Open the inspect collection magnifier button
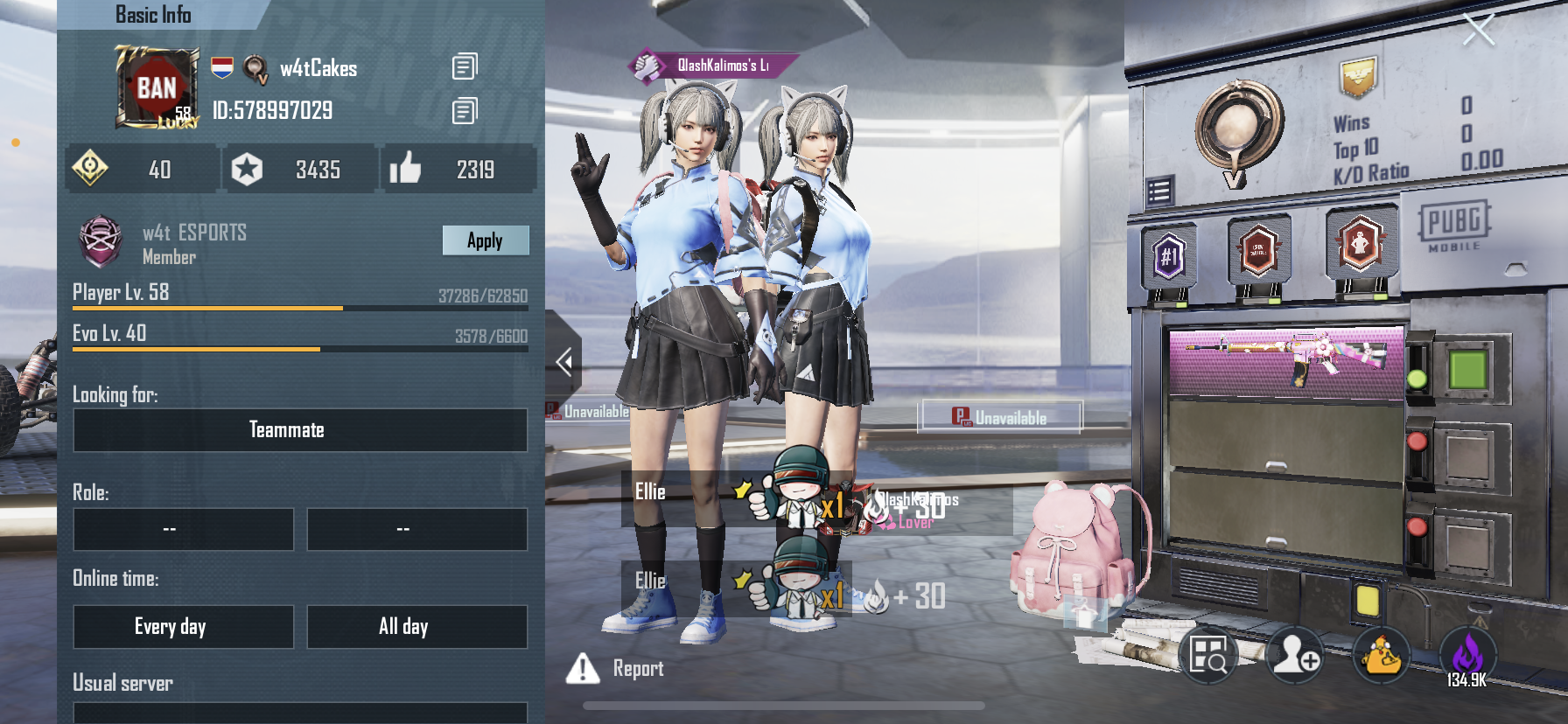Viewport: 1568px width, 724px height. click(x=1207, y=655)
